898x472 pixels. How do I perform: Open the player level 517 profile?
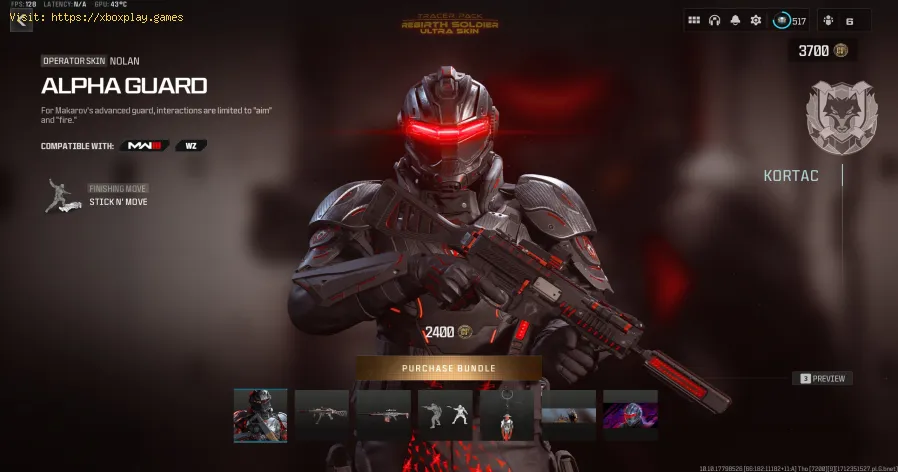pyautogui.click(x=791, y=20)
